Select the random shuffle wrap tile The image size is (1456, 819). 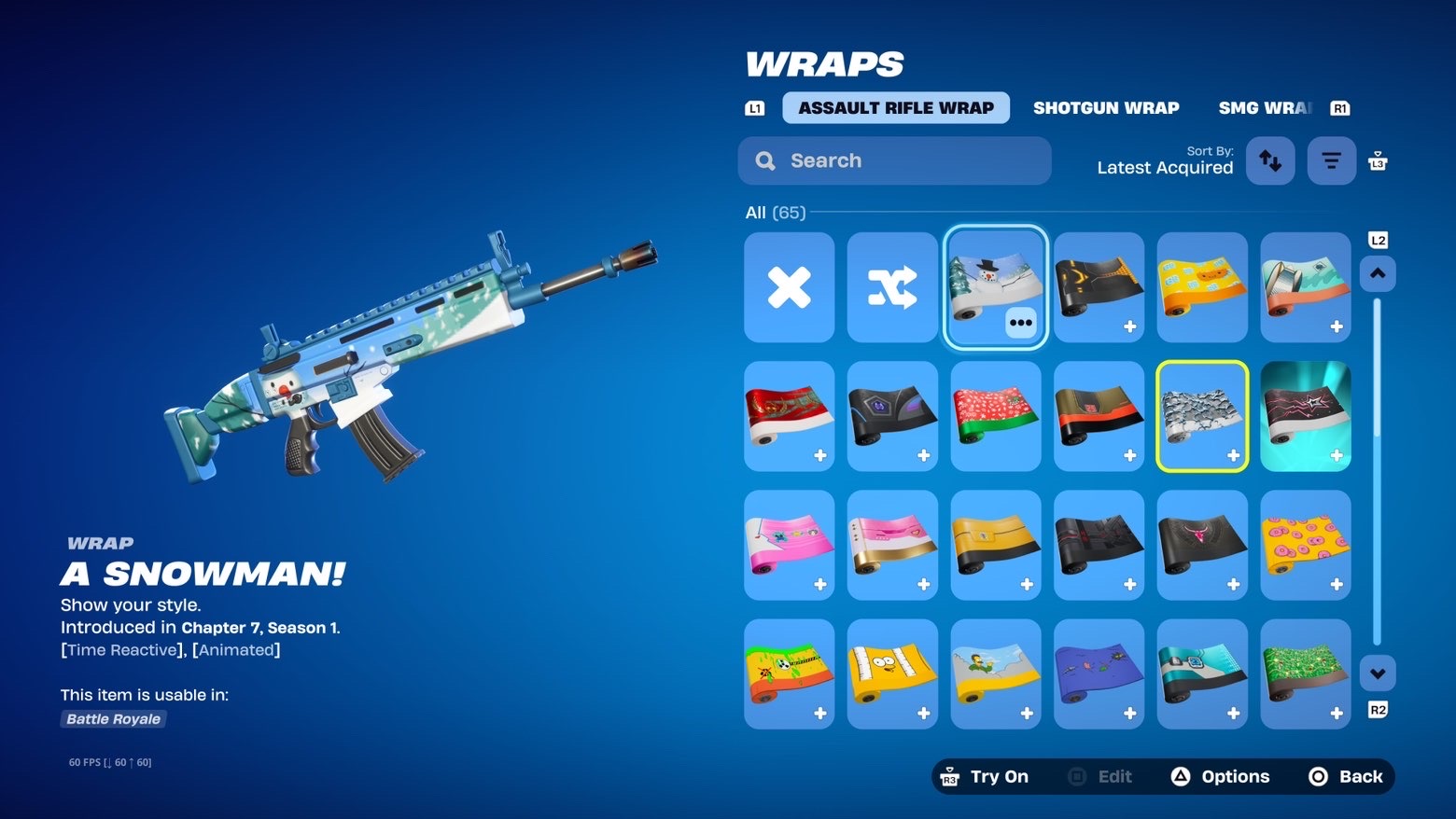click(x=892, y=287)
